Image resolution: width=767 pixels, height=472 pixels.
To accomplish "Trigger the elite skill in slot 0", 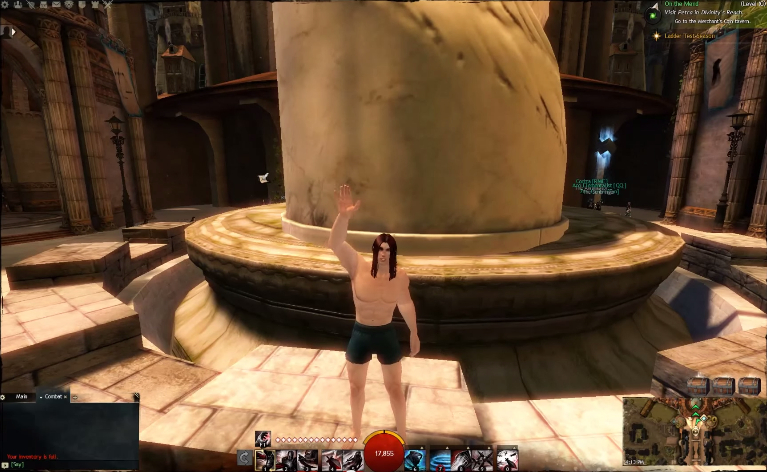I will [x=506, y=458].
